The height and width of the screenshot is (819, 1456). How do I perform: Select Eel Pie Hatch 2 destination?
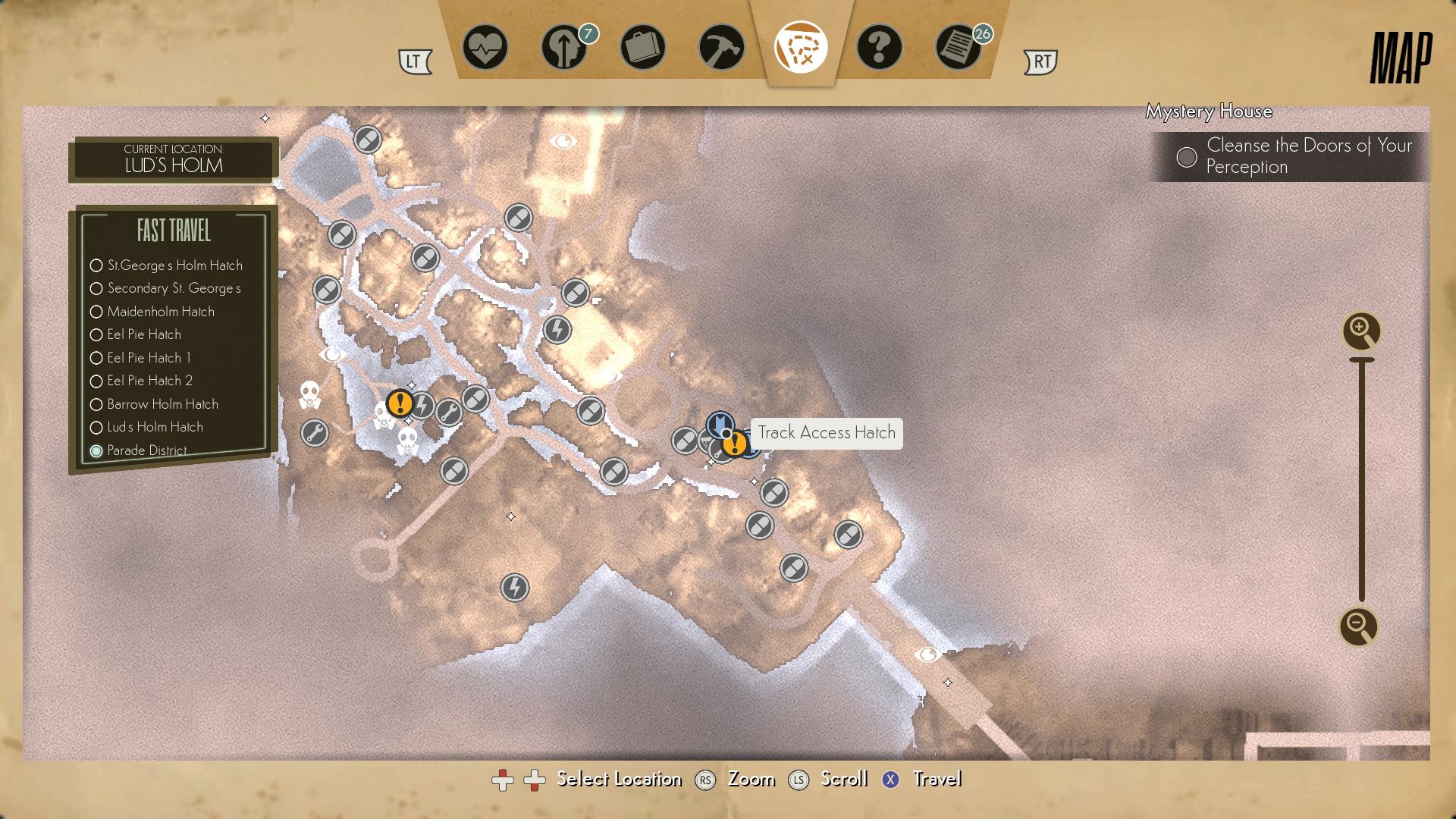149,381
